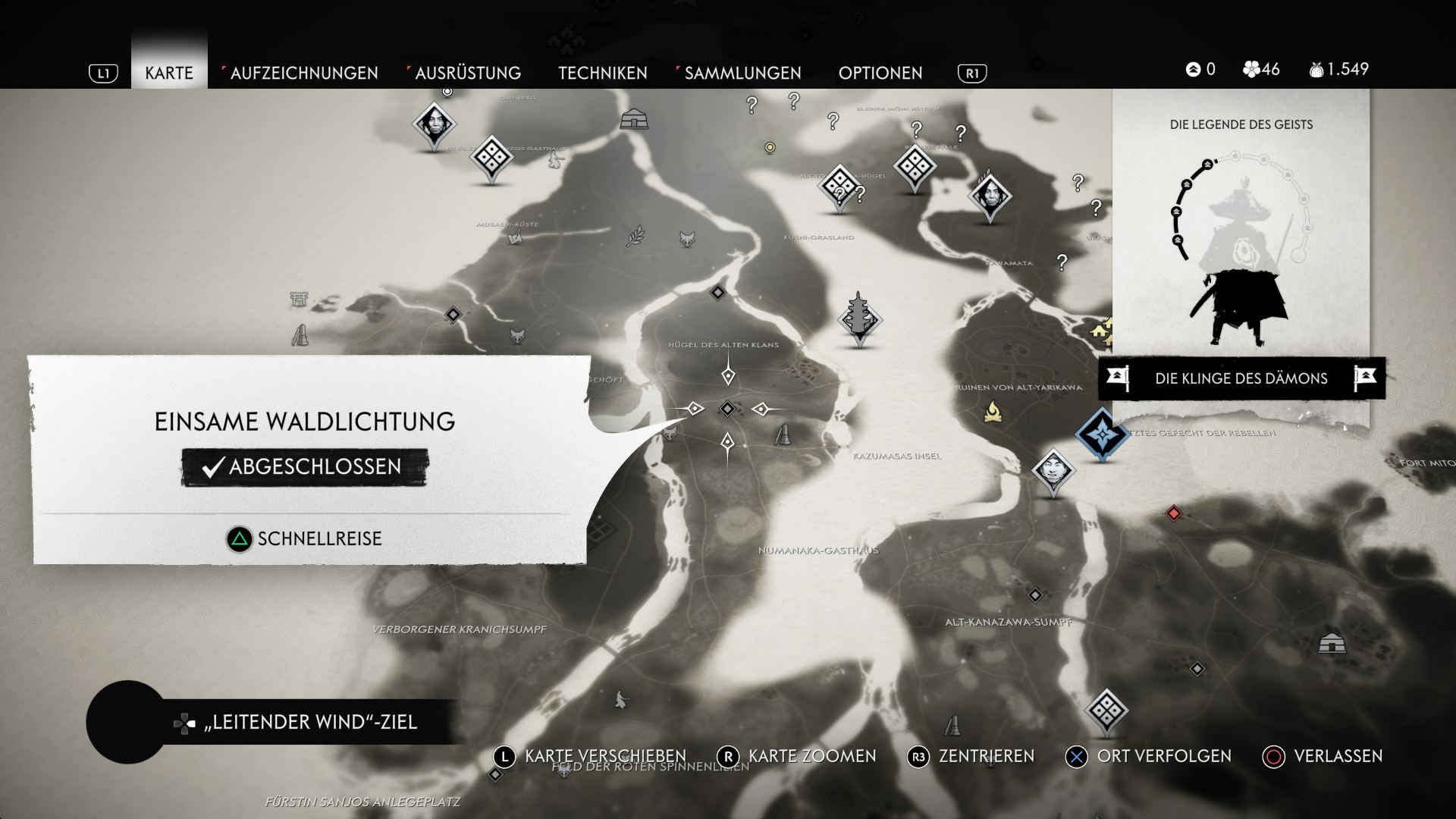The image size is (1456, 819).
Task: Click the blue tracked quest marker
Action: pos(1101,434)
